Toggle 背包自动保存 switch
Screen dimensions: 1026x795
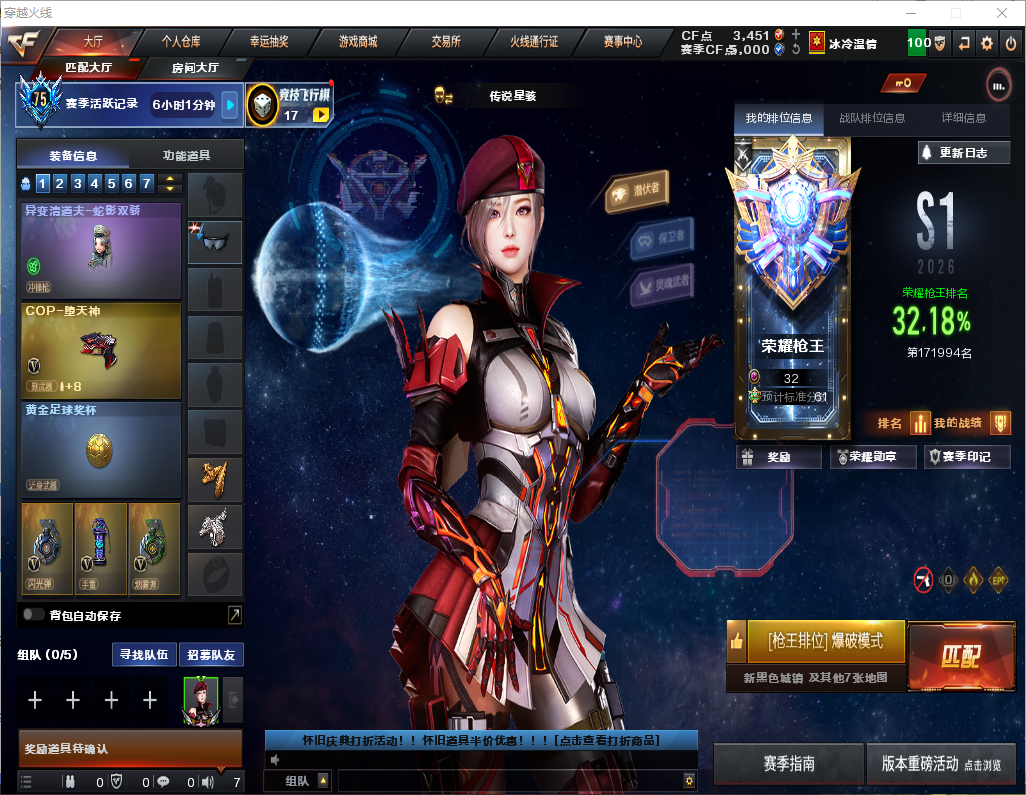click(x=34, y=615)
